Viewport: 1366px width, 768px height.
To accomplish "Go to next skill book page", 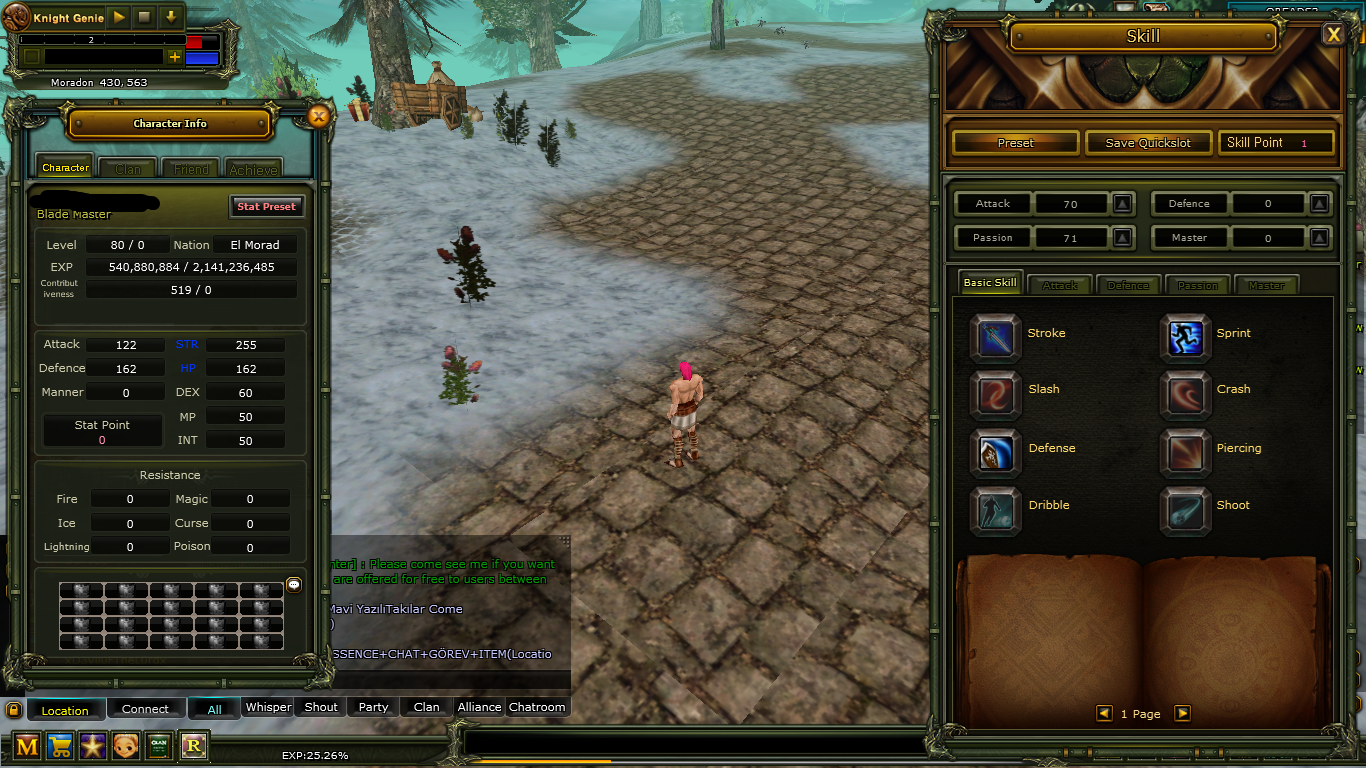I will (1183, 713).
